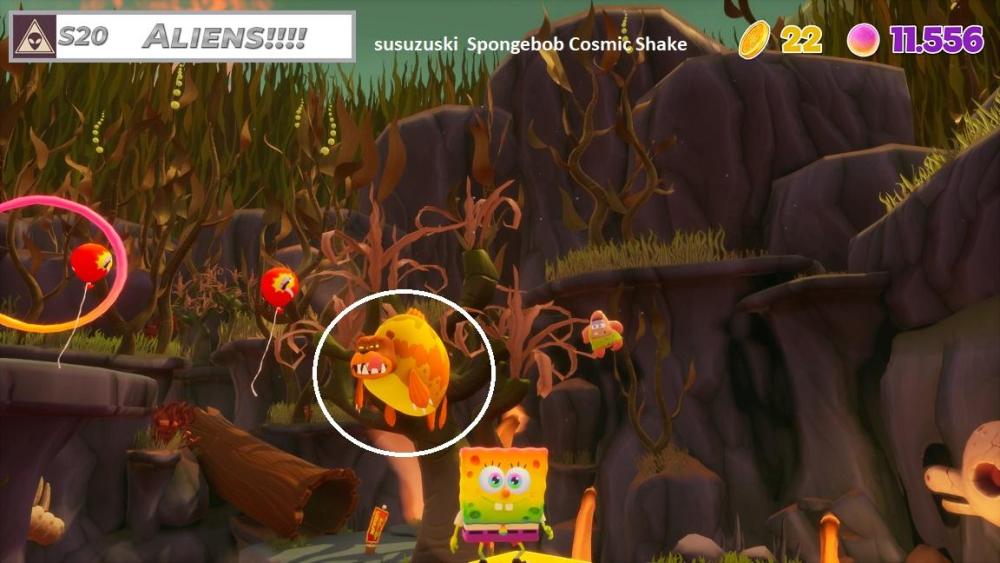Select the ALIENS!!!! episode title banner
The width and height of the screenshot is (1000, 563).
[x=224, y=38]
